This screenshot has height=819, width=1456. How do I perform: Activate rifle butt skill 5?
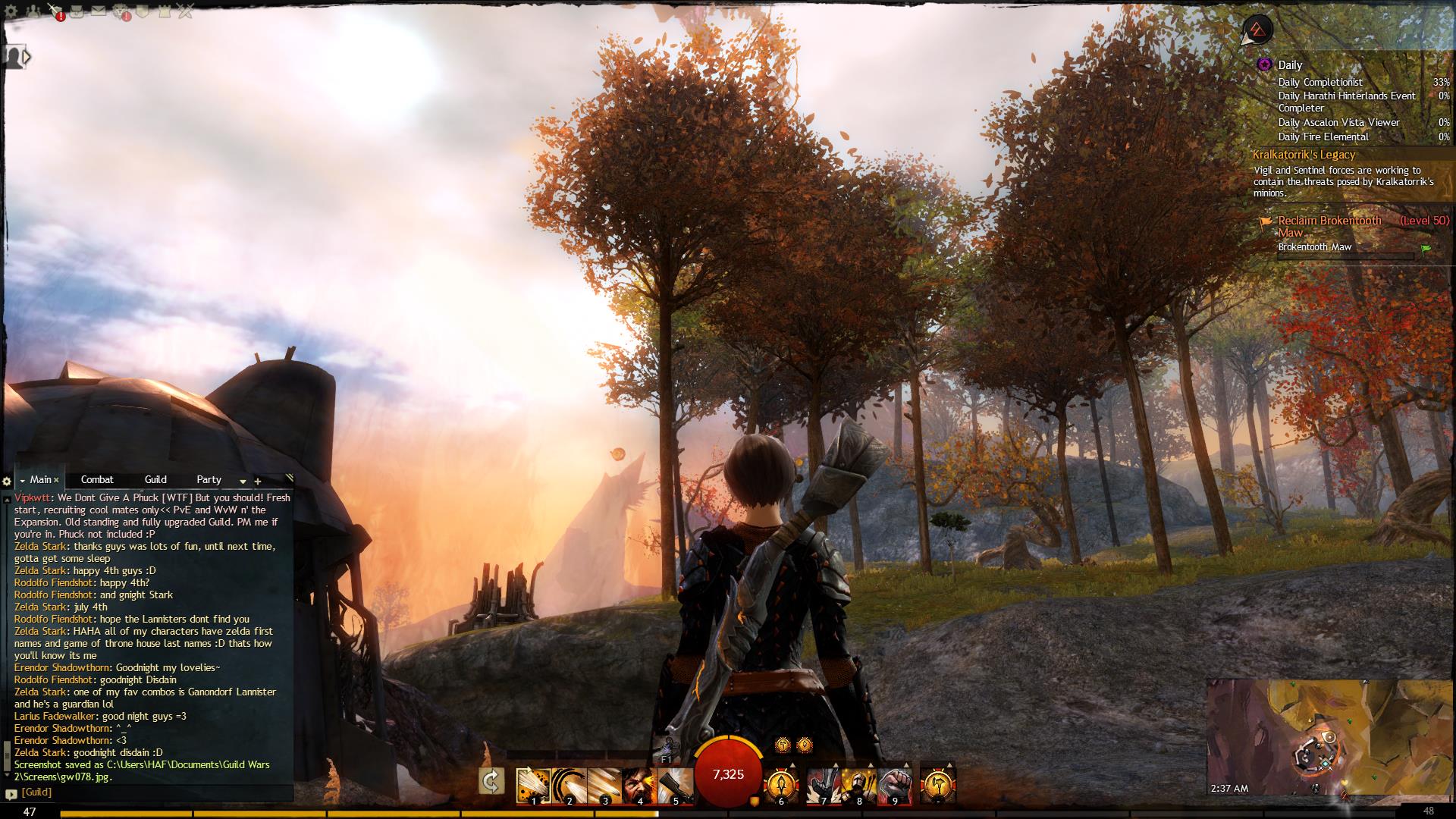(674, 785)
